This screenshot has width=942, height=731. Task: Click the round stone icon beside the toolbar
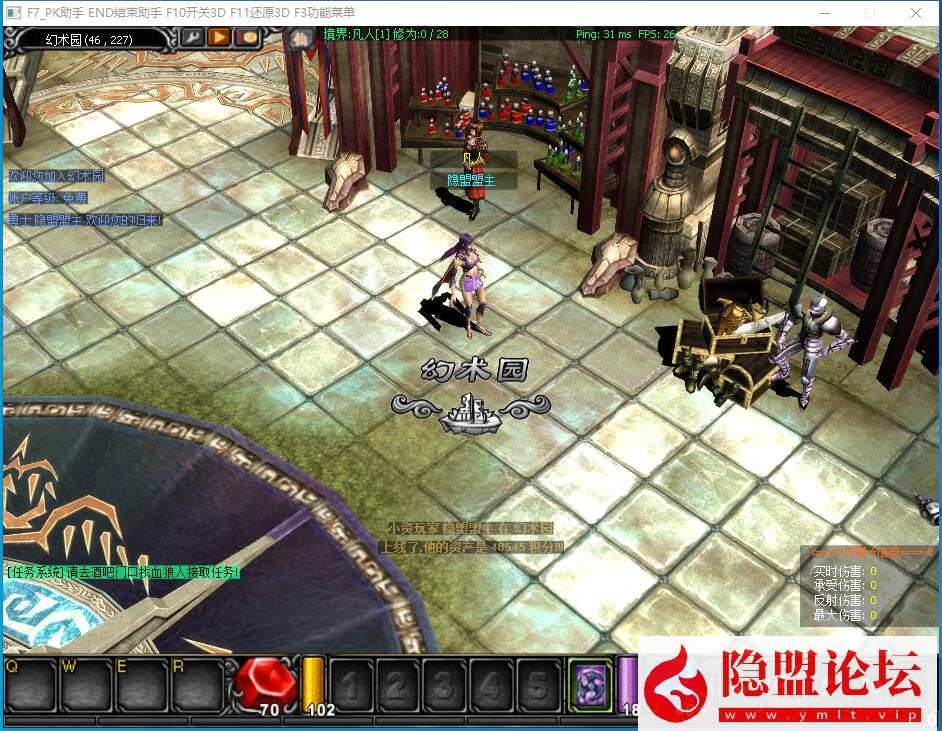(300, 39)
